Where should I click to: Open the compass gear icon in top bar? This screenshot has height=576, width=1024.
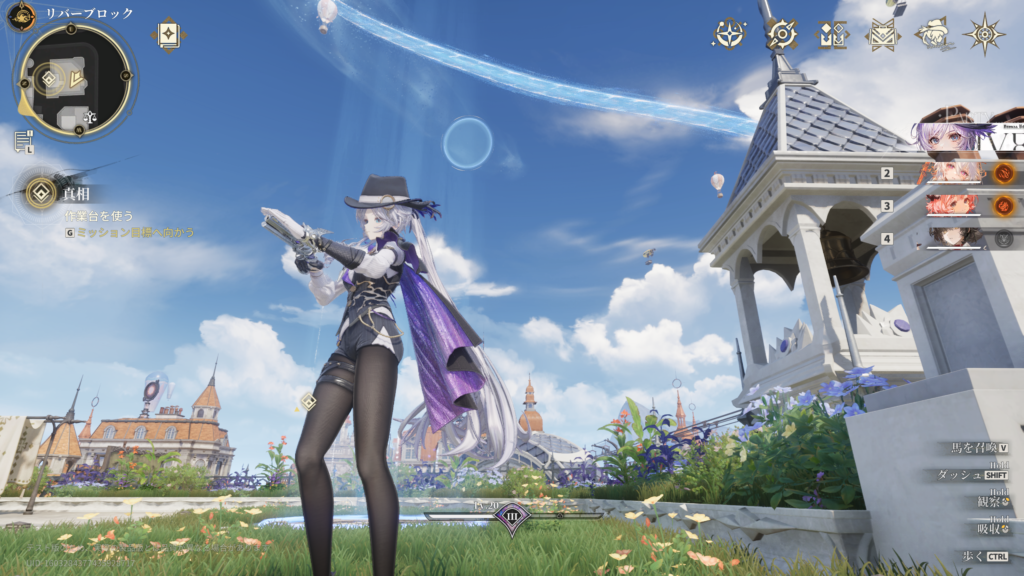[781, 34]
